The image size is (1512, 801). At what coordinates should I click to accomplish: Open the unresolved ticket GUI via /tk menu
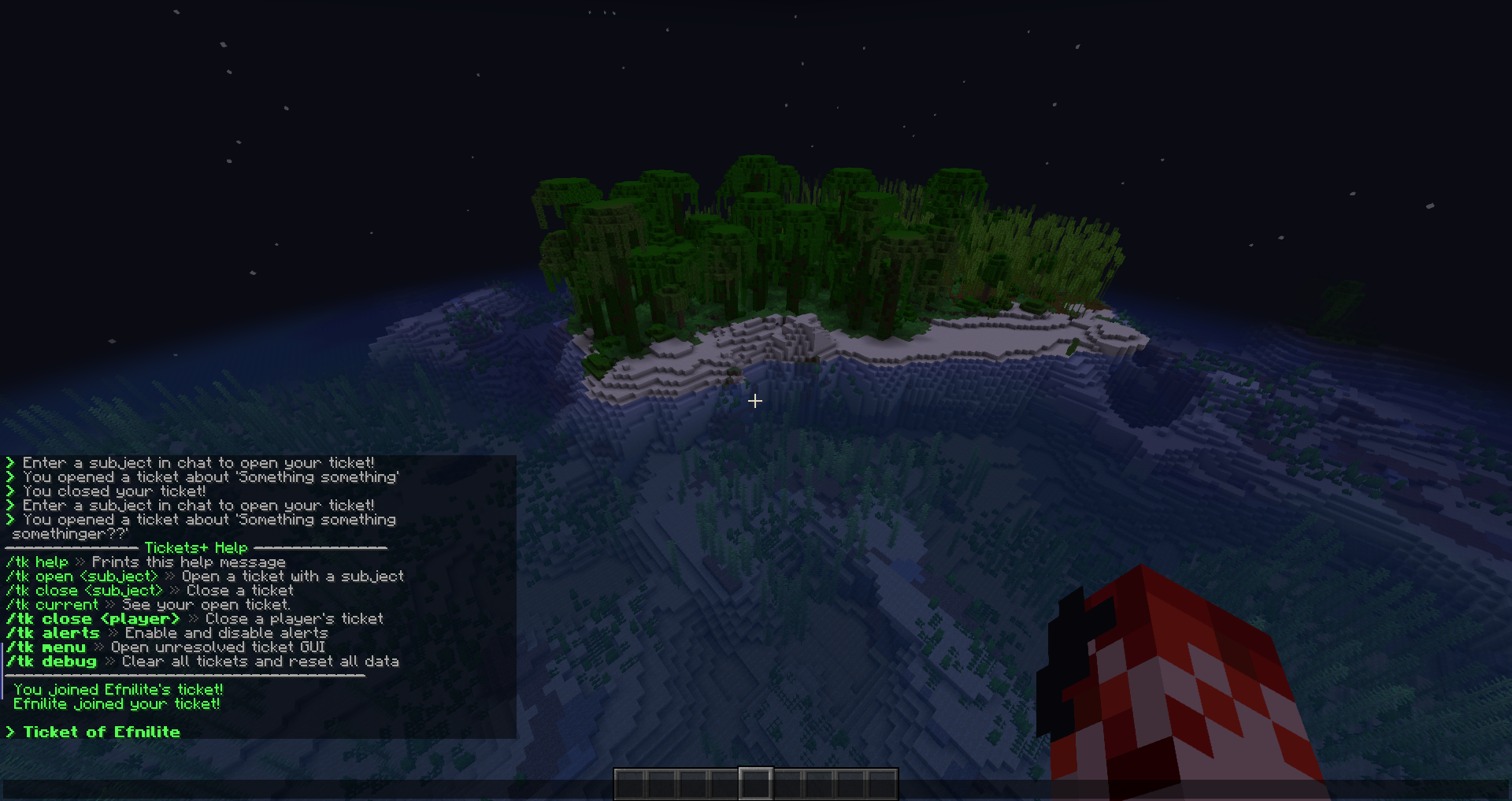[46, 647]
